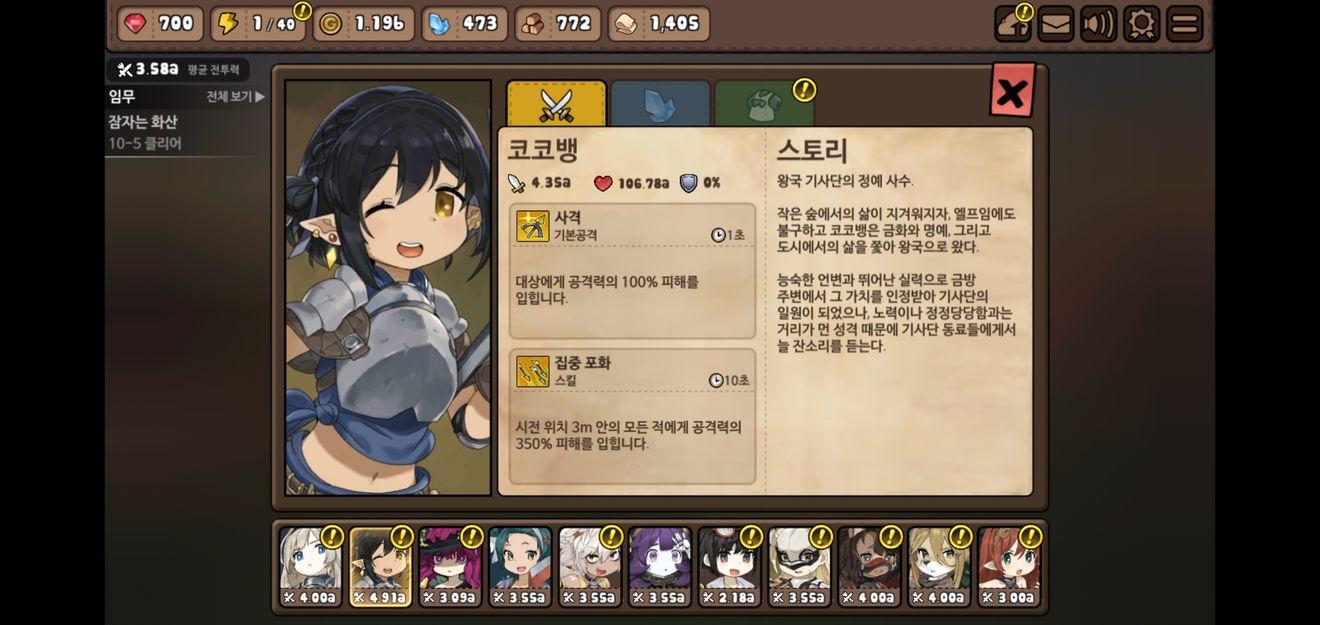Open the hamburger main menu
The width and height of the screenshot is (1320, 625).
[x=1184, y=24]
